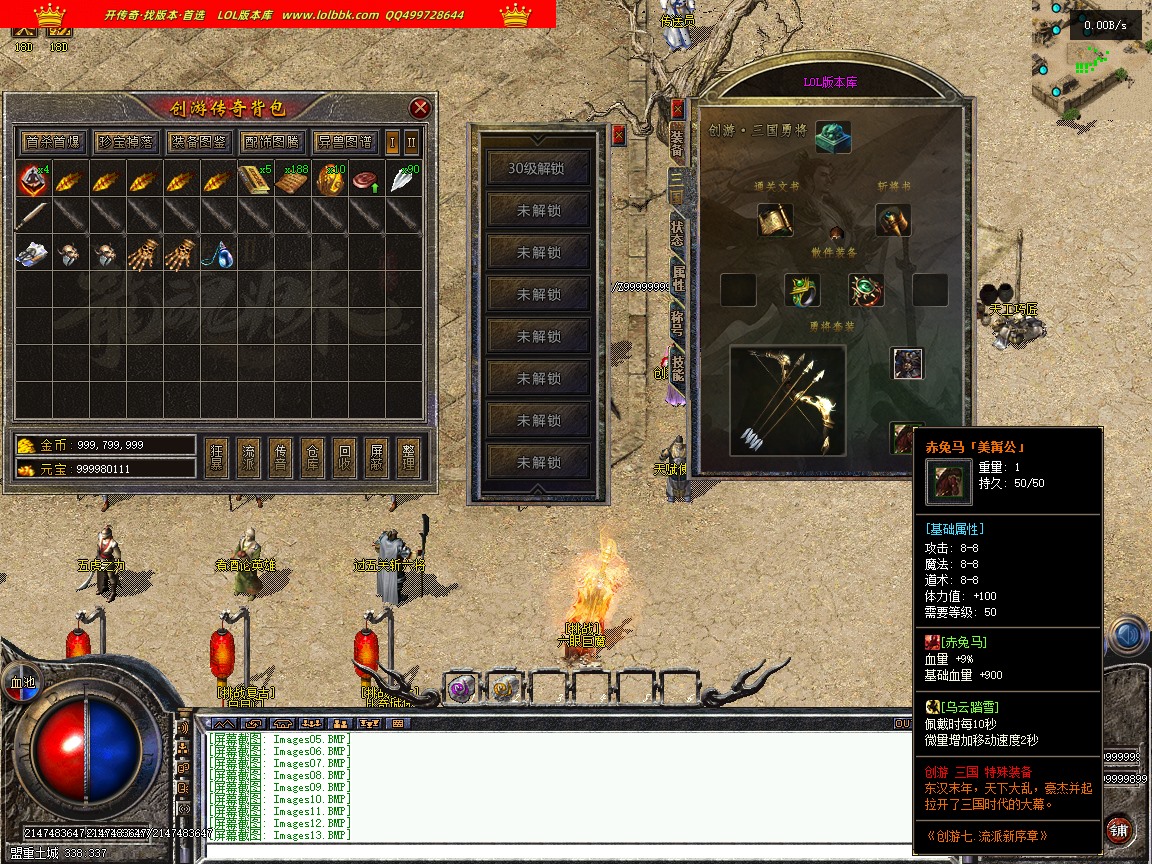Close the 创游传奇背包 inventory window

(x=421, y=108)
